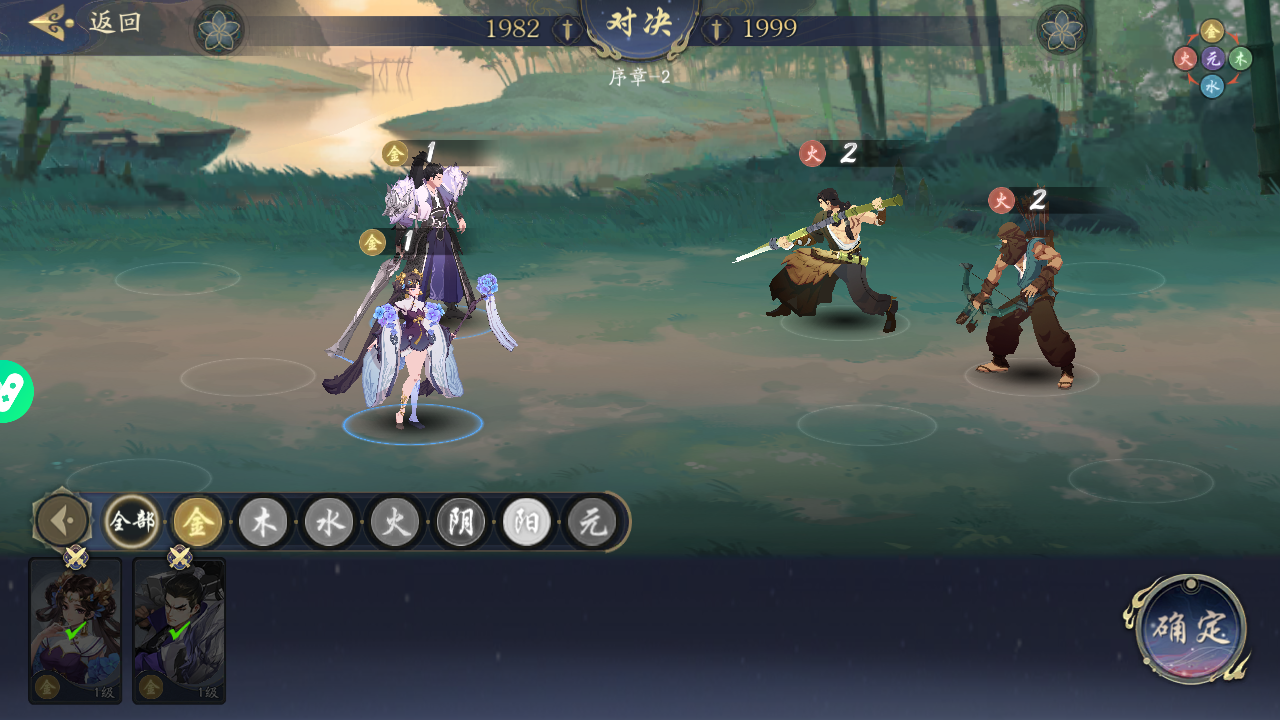Image resolution: width=1280 pixels, height=720 pixels.
Task: Filter heroes by 木 element
Action: pos(264,522)
